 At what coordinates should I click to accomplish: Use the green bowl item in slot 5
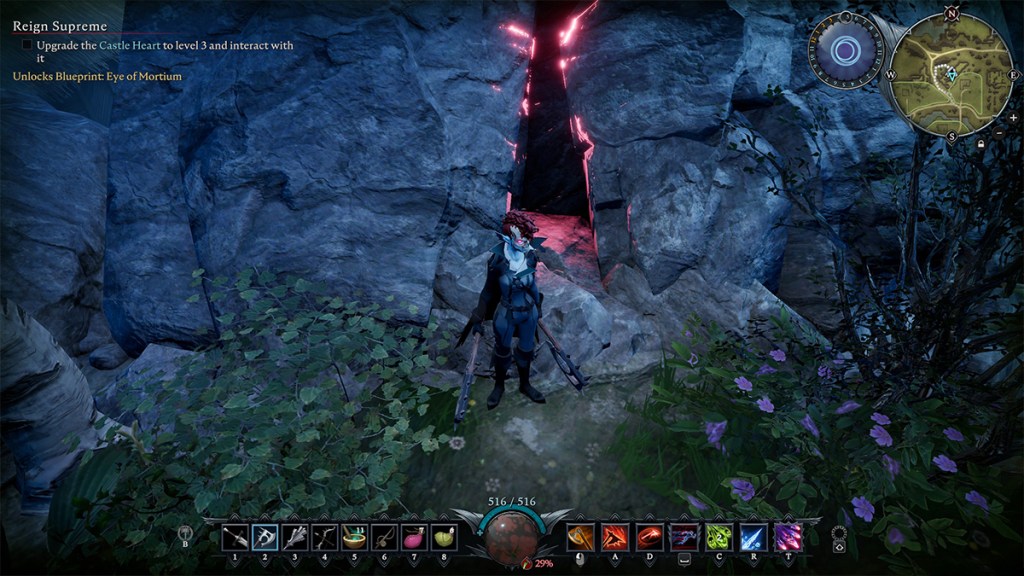[353, 537]
